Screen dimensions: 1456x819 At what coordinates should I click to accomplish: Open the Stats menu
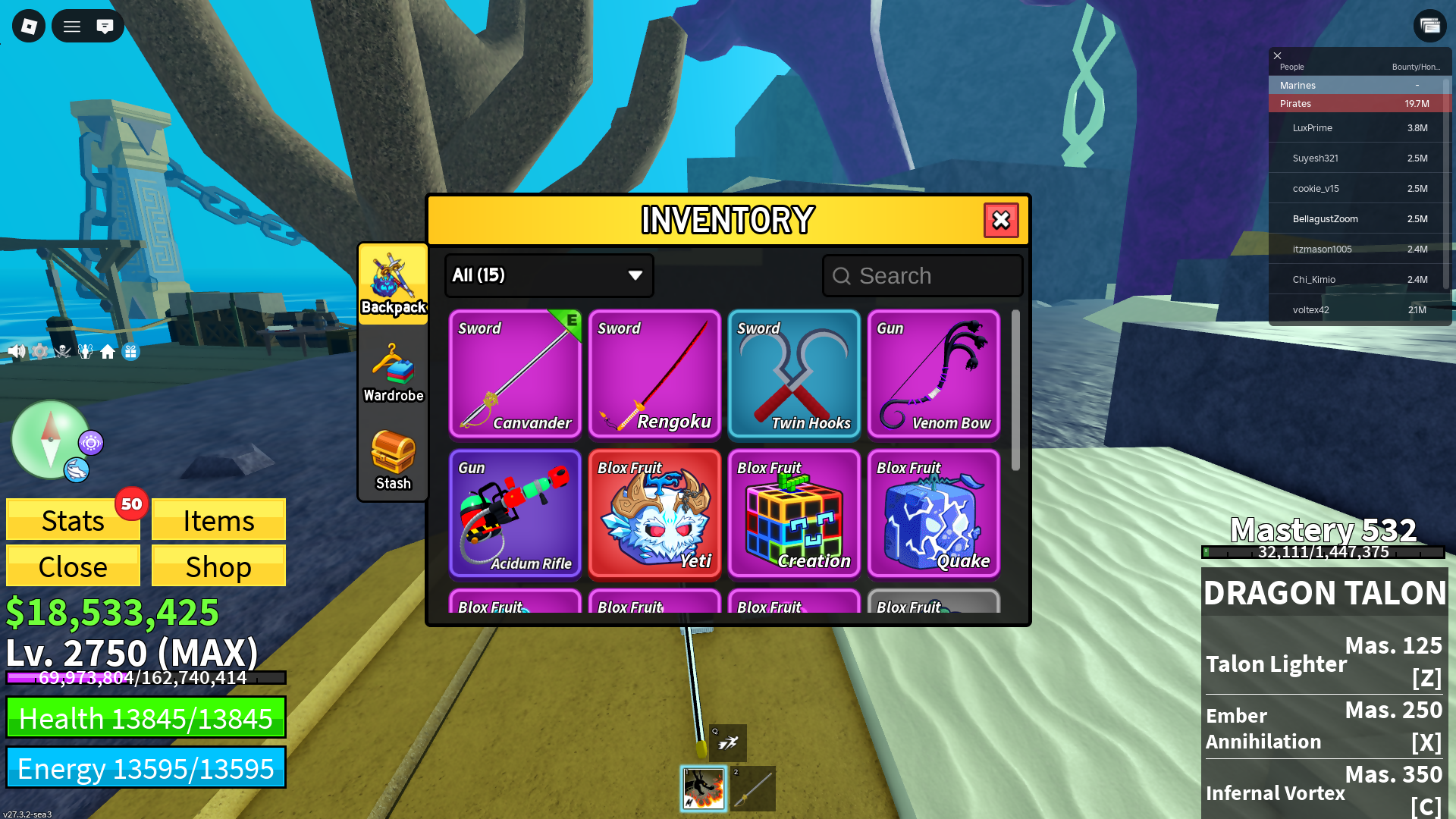click(x=73, y=520)
